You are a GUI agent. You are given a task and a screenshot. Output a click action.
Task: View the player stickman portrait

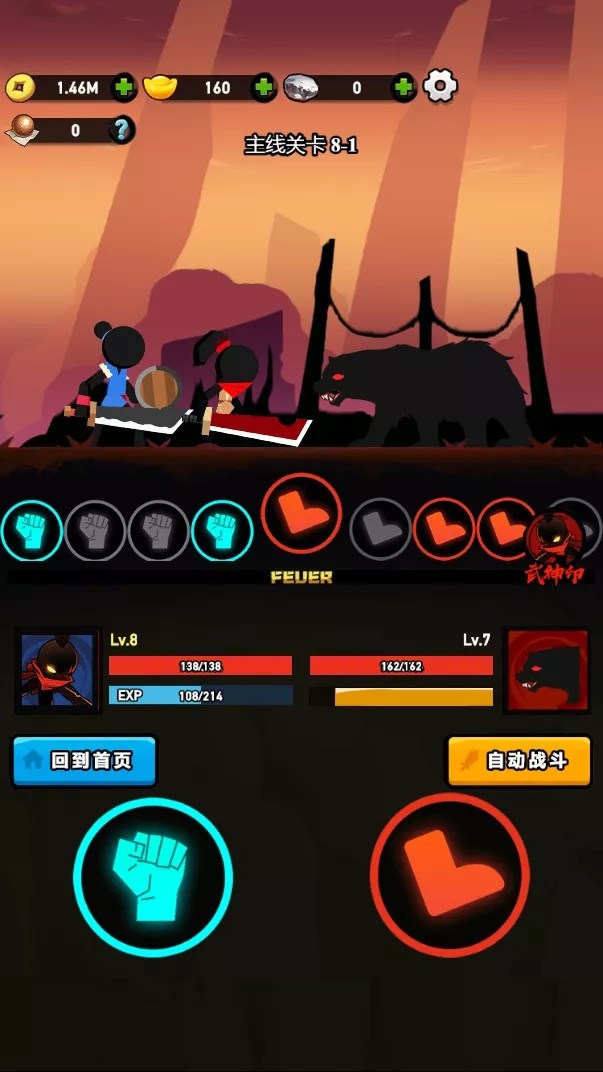click(x=57, y=670)
